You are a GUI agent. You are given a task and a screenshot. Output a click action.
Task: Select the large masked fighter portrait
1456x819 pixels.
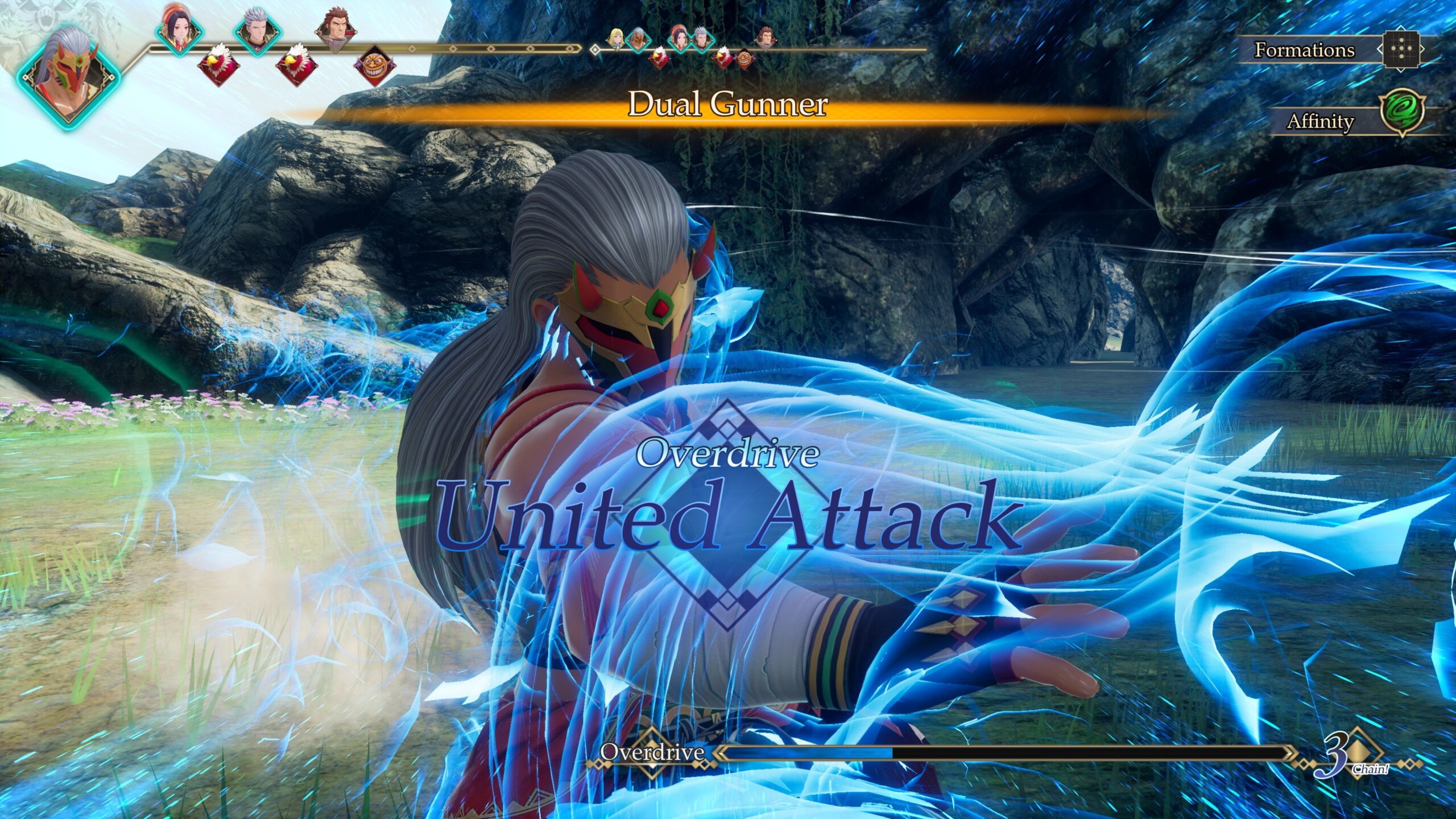(x=69, y=76)
